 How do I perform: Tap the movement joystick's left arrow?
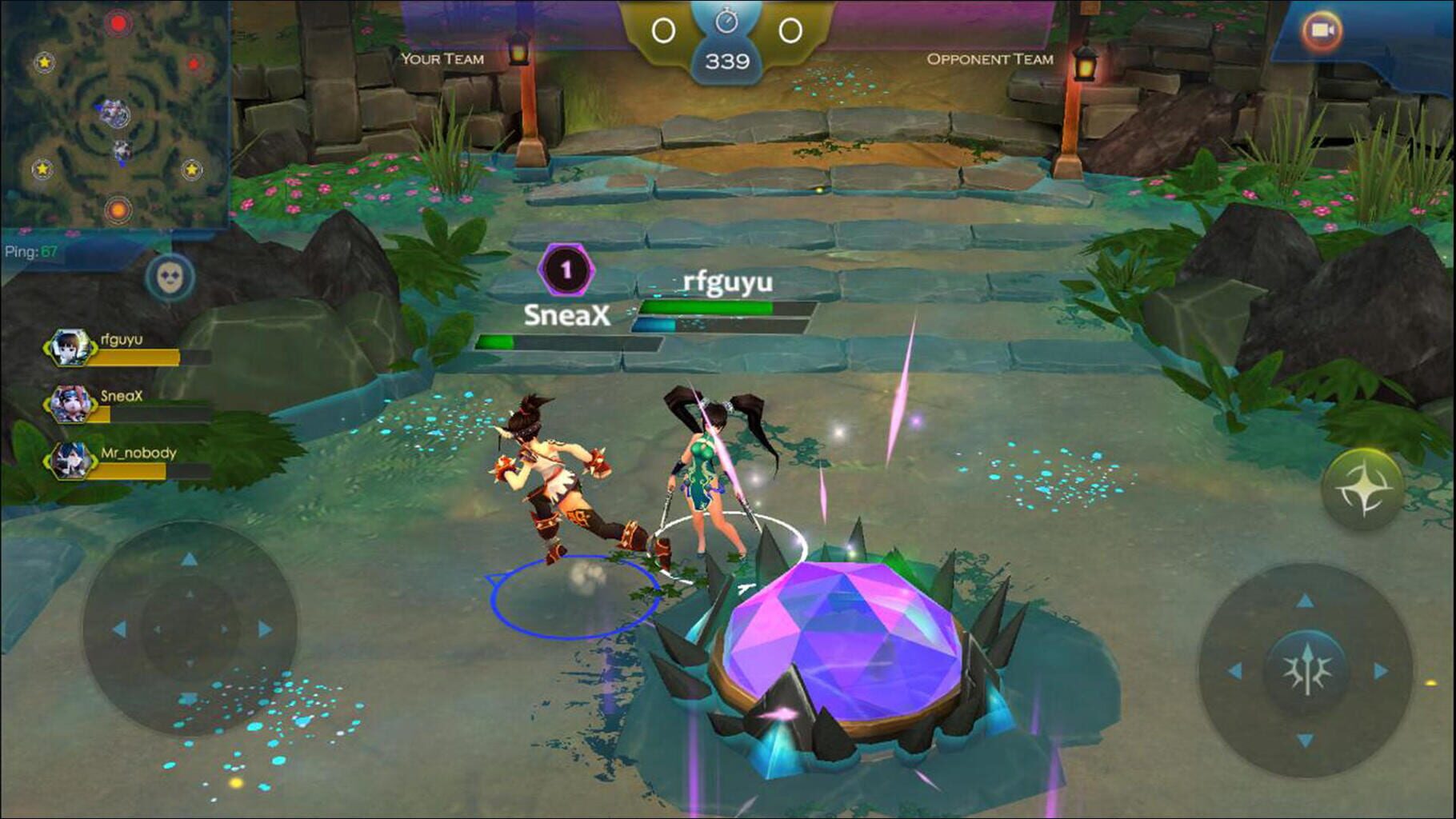click(x=119, y=629)
